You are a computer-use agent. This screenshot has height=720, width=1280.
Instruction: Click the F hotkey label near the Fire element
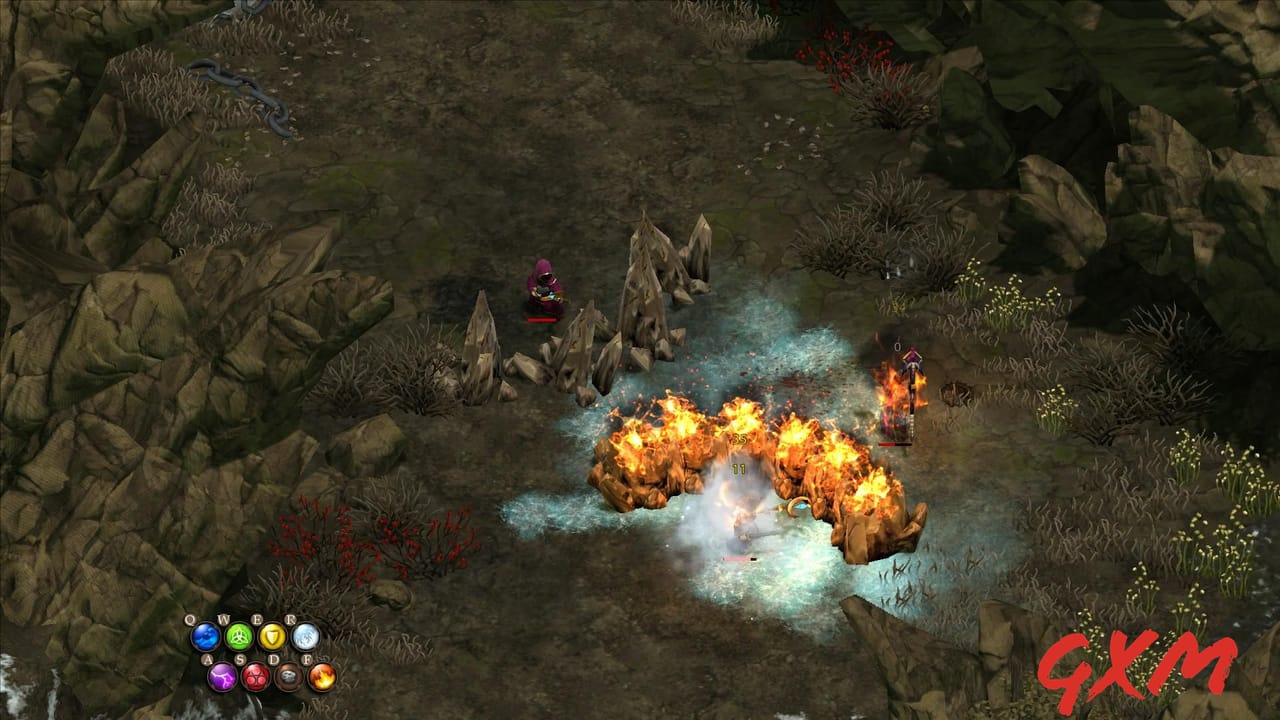tap(308, 658)
